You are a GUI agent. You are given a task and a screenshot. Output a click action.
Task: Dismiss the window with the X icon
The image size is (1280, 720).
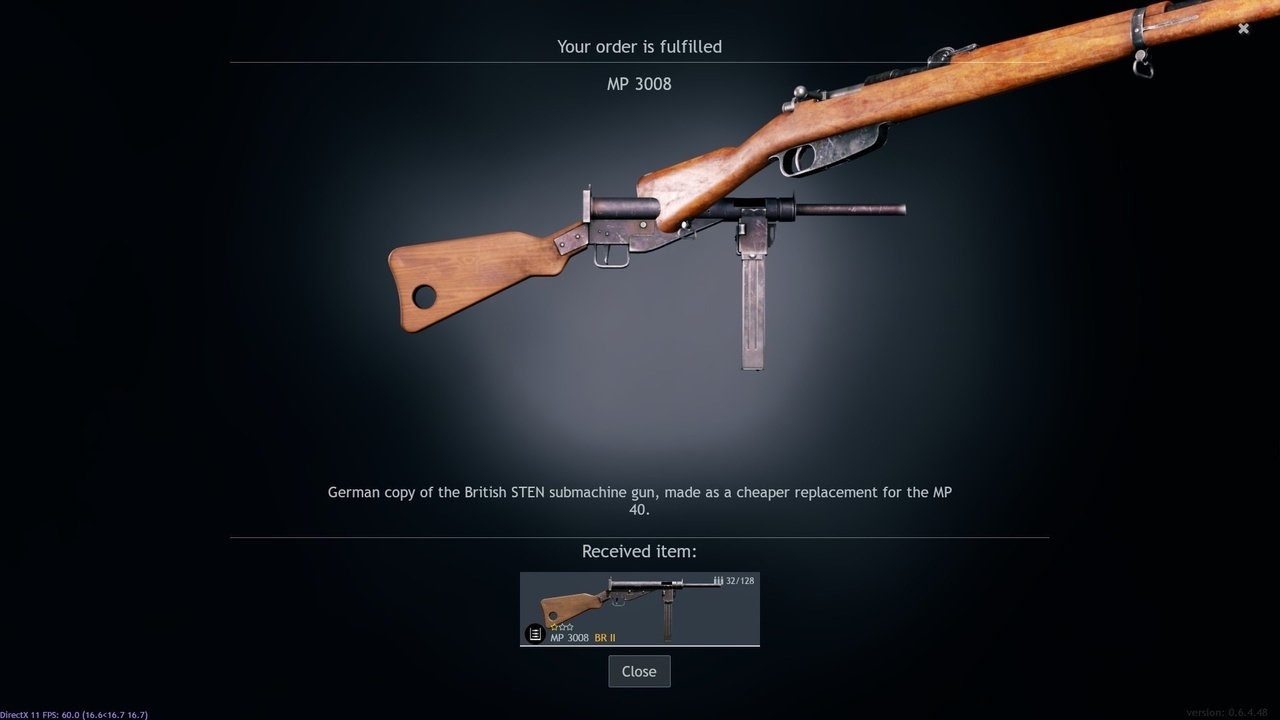click(1243, 29)
